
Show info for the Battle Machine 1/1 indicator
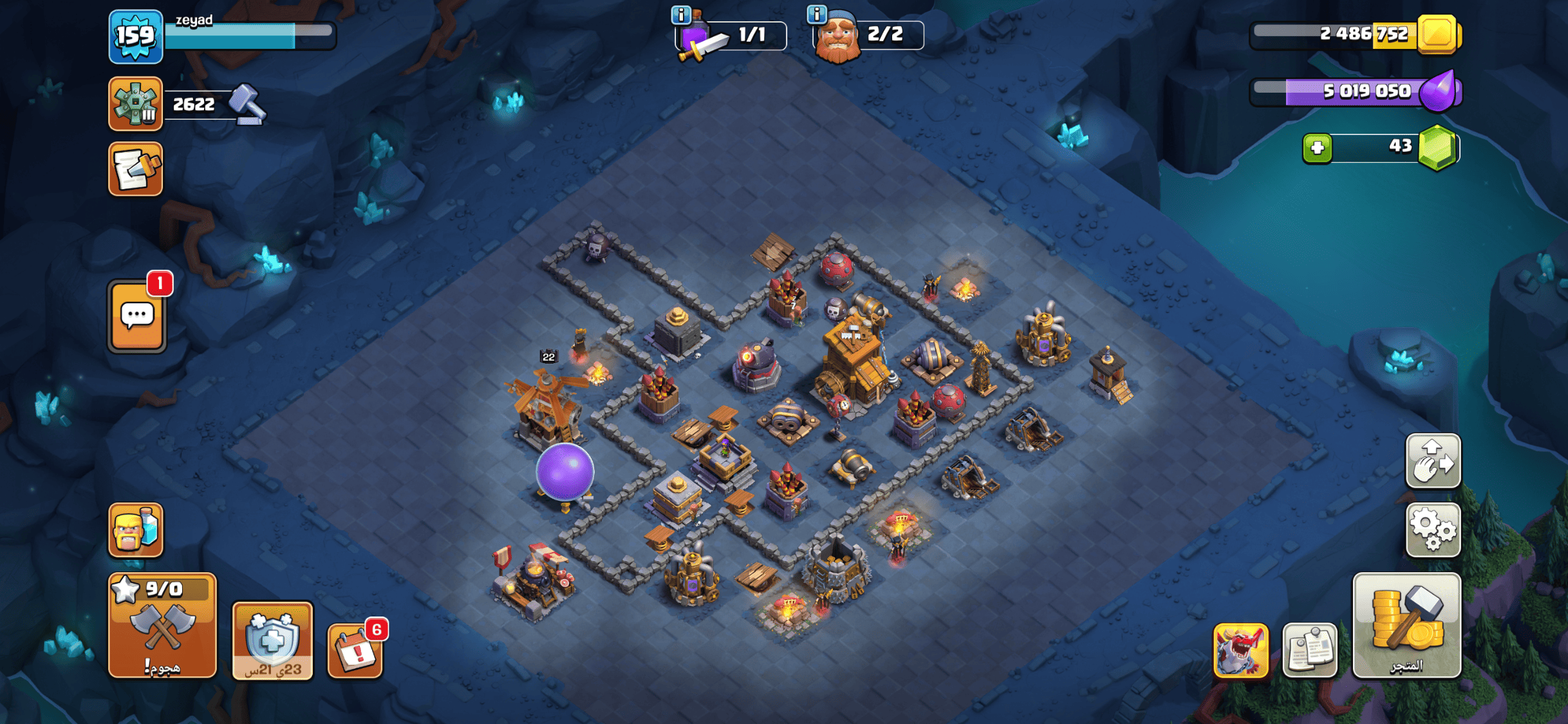coord(681,14)
